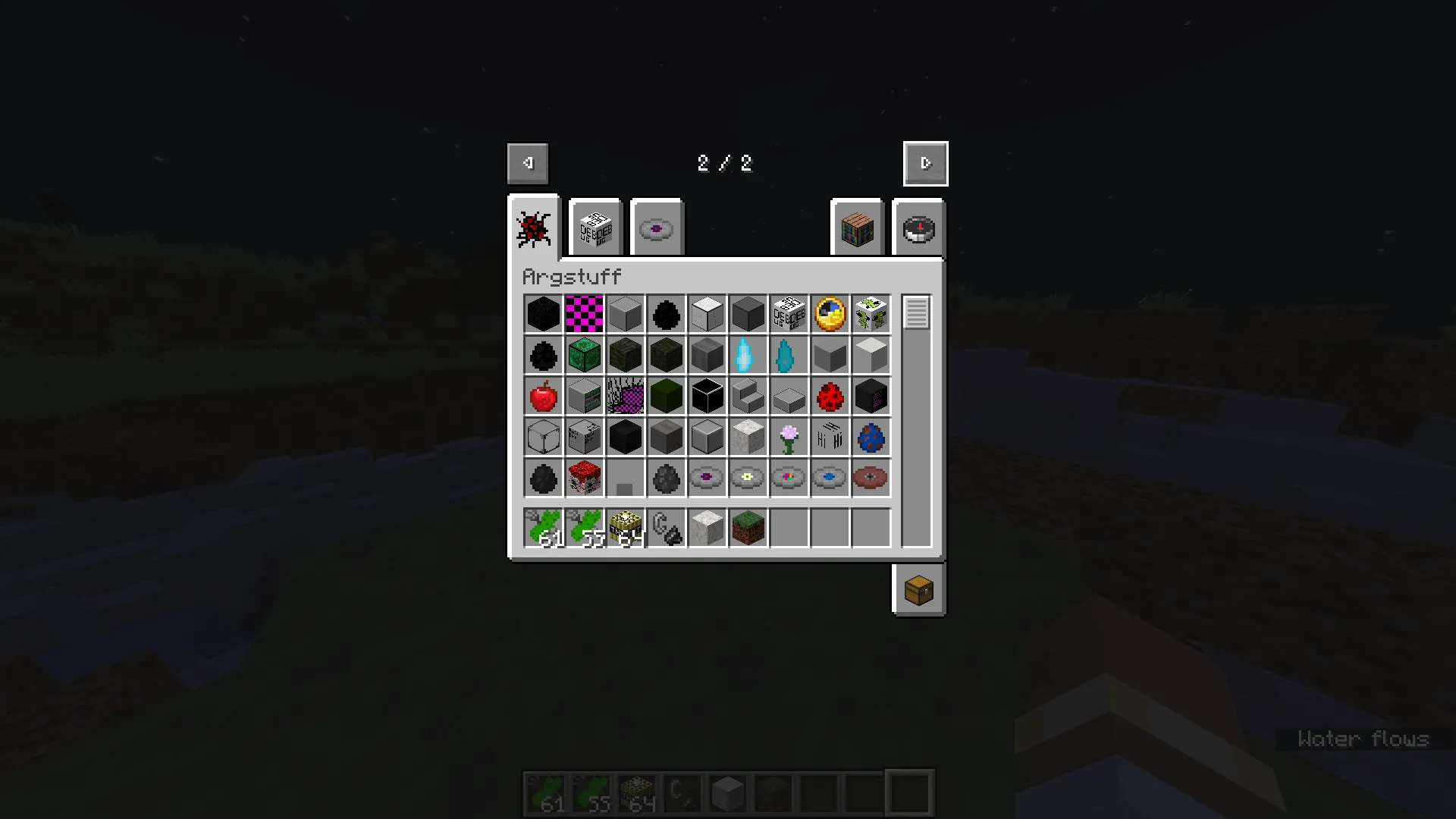This screenshot has width=1456, height=819.
Task: Grab the golden clock item
Action: pyautogui.click(x=830, y=314)
